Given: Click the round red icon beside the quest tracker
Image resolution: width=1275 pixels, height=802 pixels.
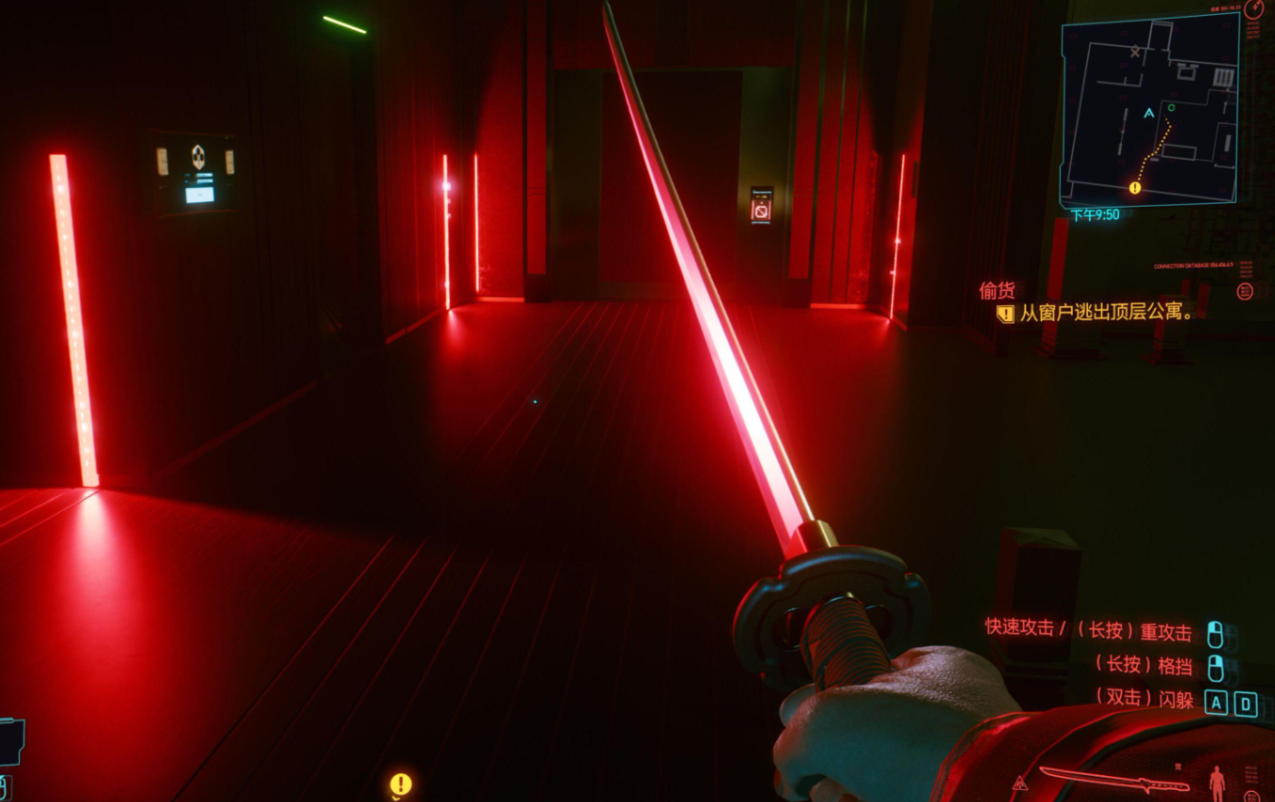Looking at the screenshot, I should 1245,291.
